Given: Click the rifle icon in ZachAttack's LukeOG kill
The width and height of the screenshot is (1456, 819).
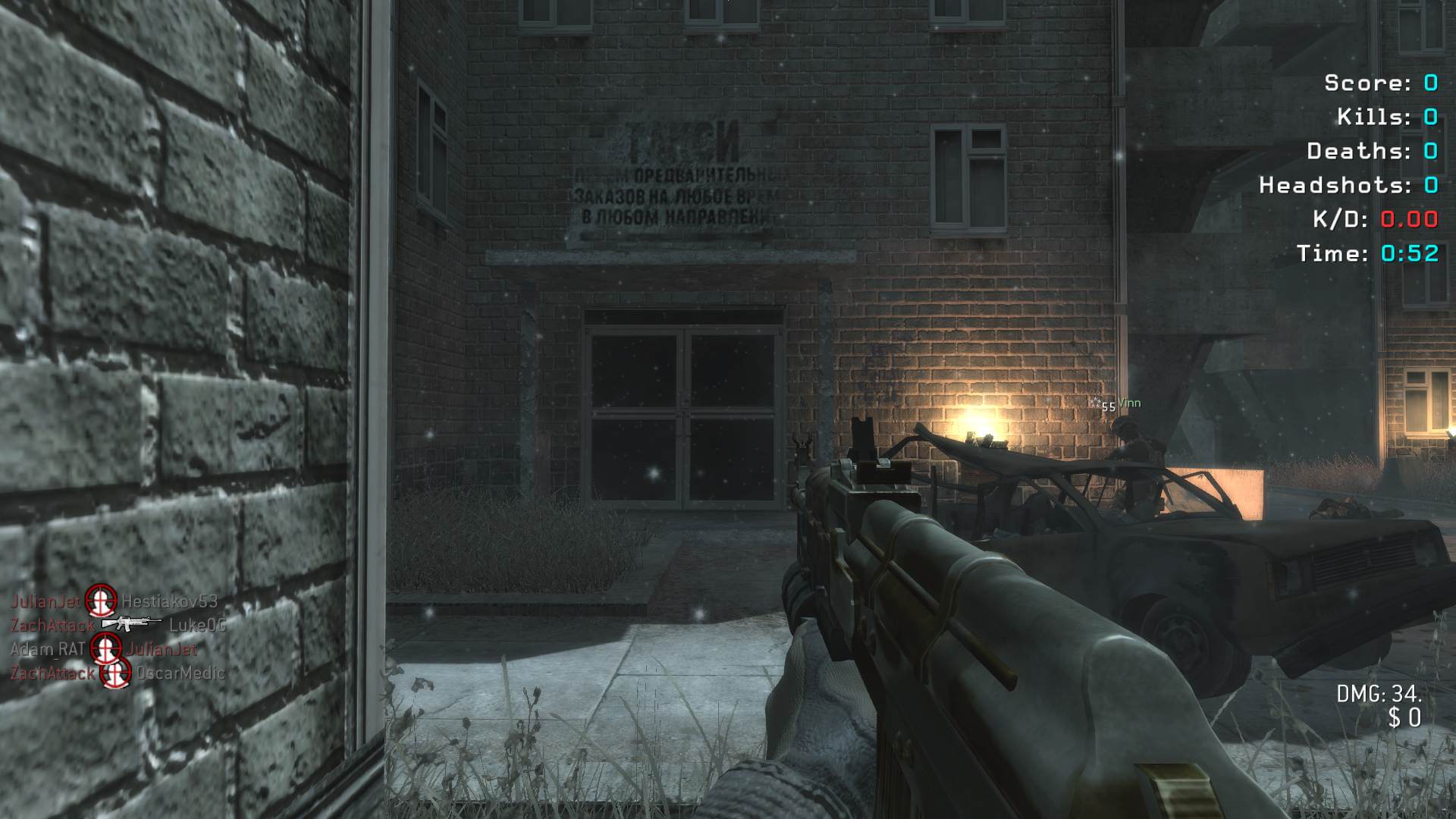Looking at the screenshot, I should click(x=130, y=624).
